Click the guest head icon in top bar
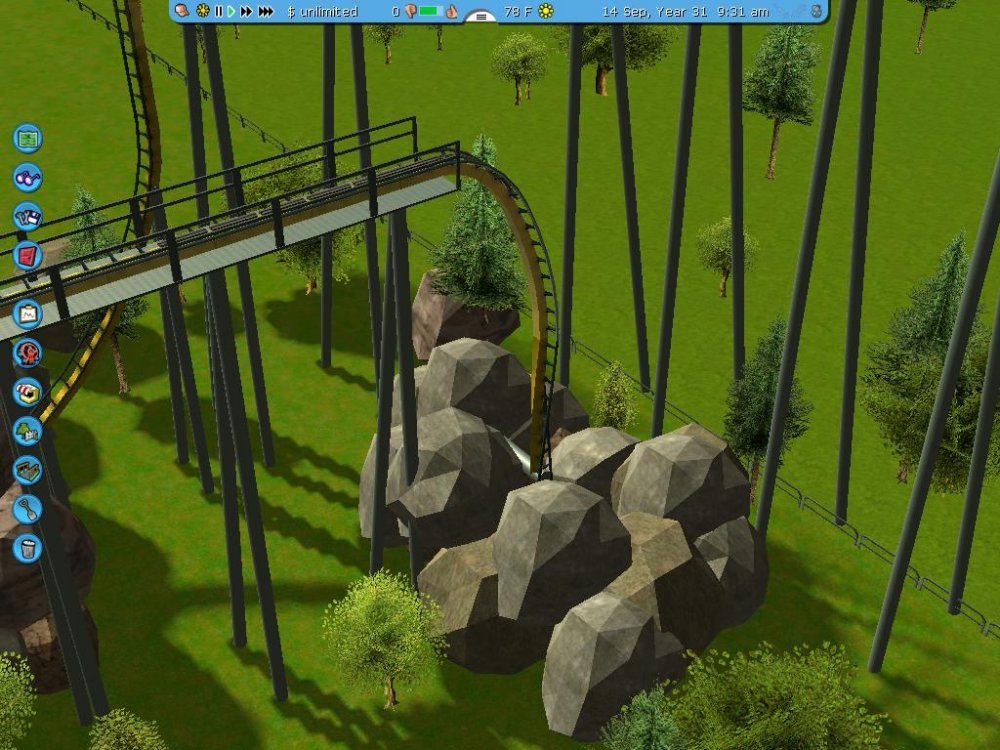 [x=183, y=11]
